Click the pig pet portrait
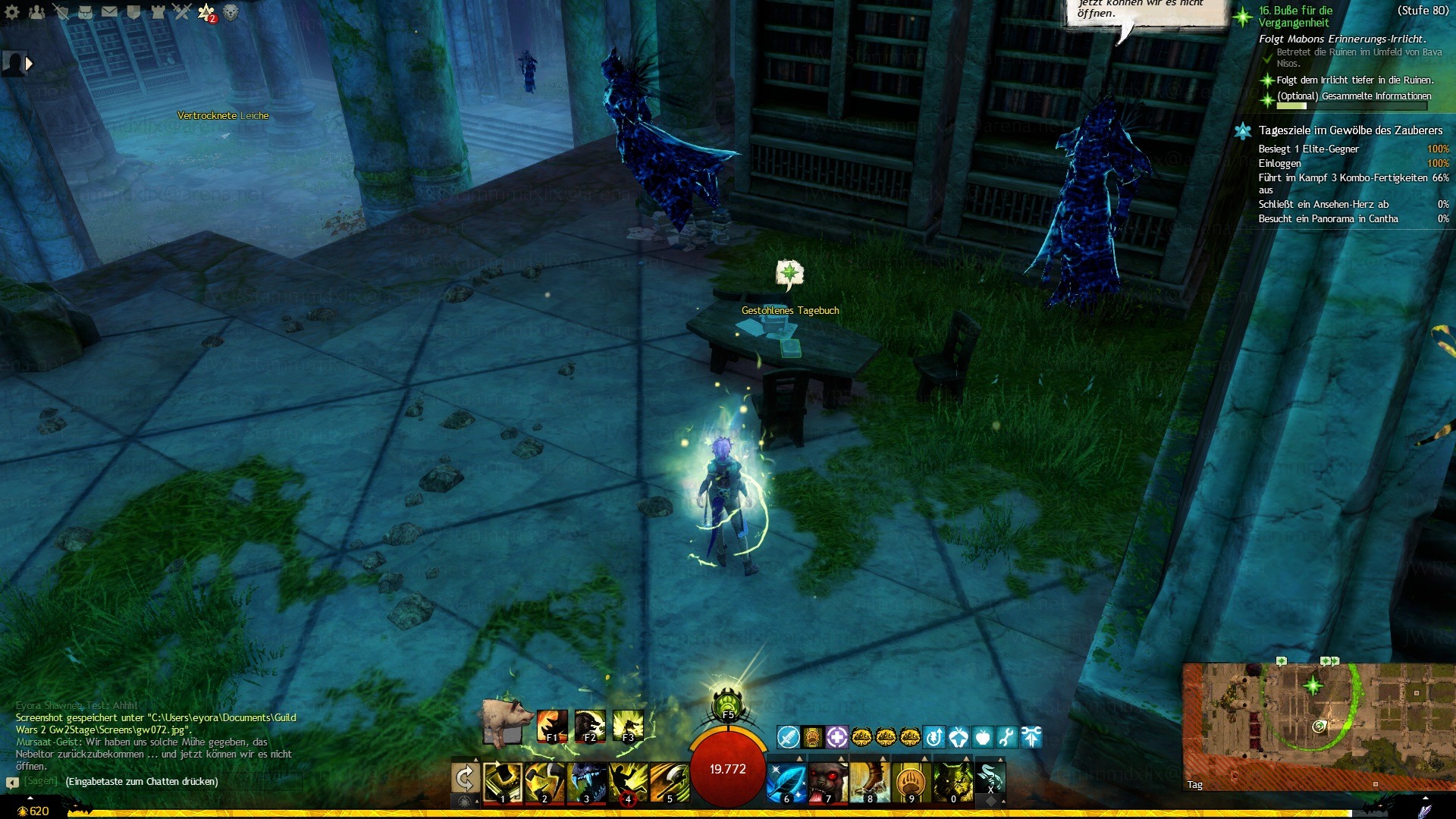 coord(506,720)
